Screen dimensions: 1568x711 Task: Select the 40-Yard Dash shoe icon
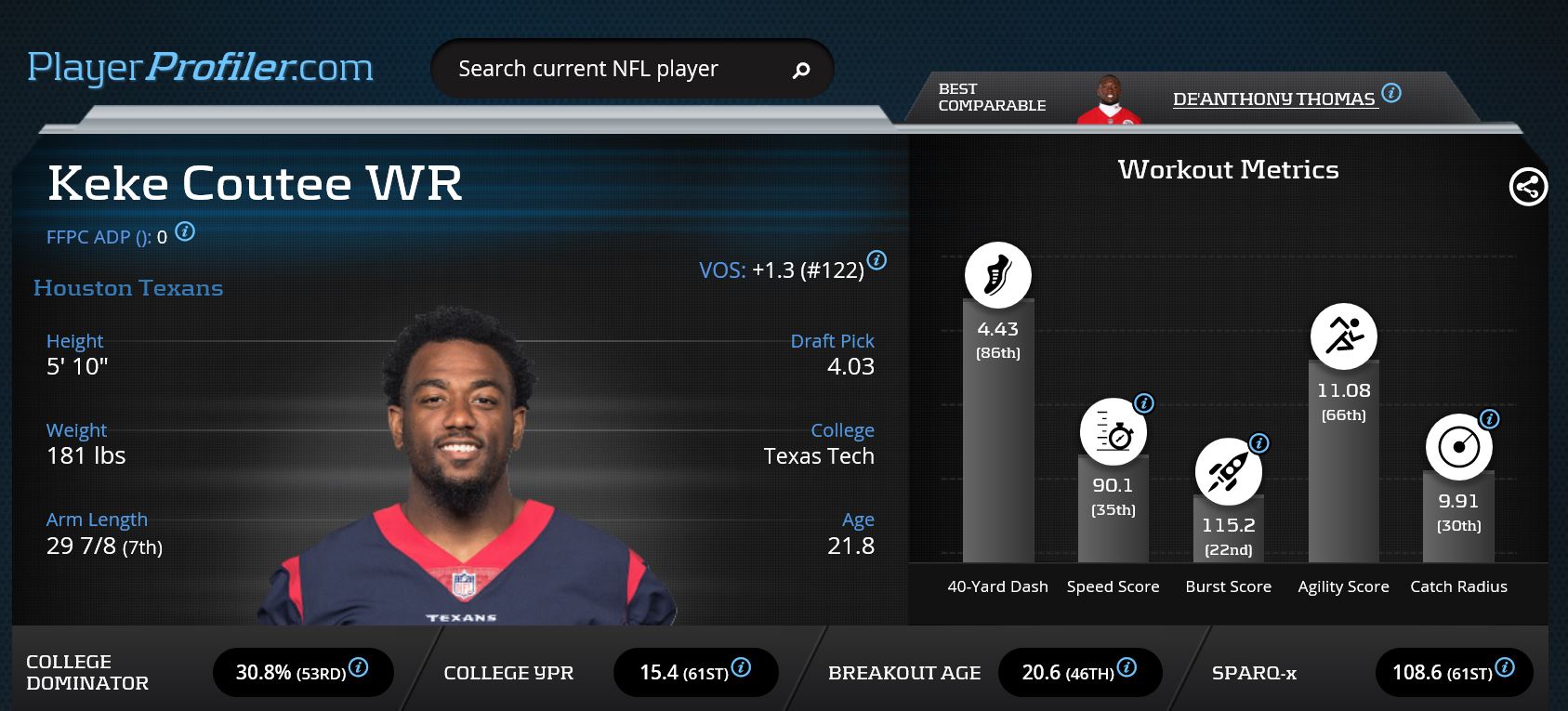[997, 275]
